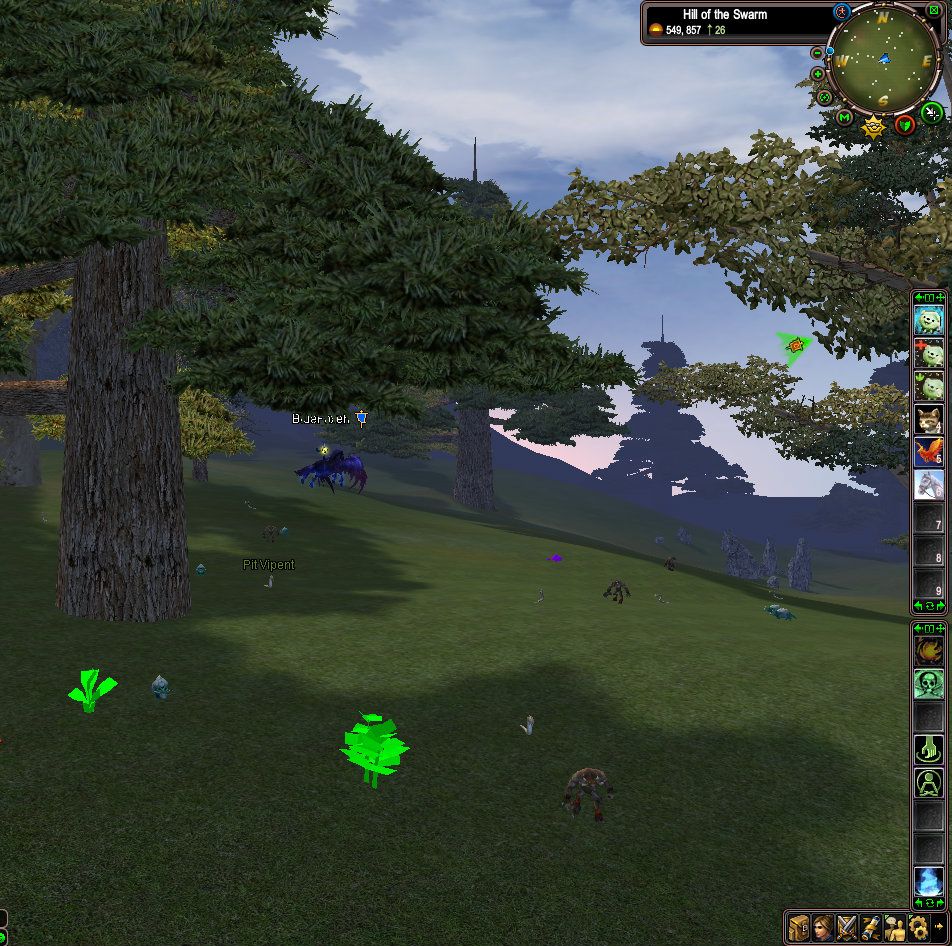Open the character portrait sheet
The height and width of the screenshot is (946, 952).
pyautogui.click(x=823, y=926)
